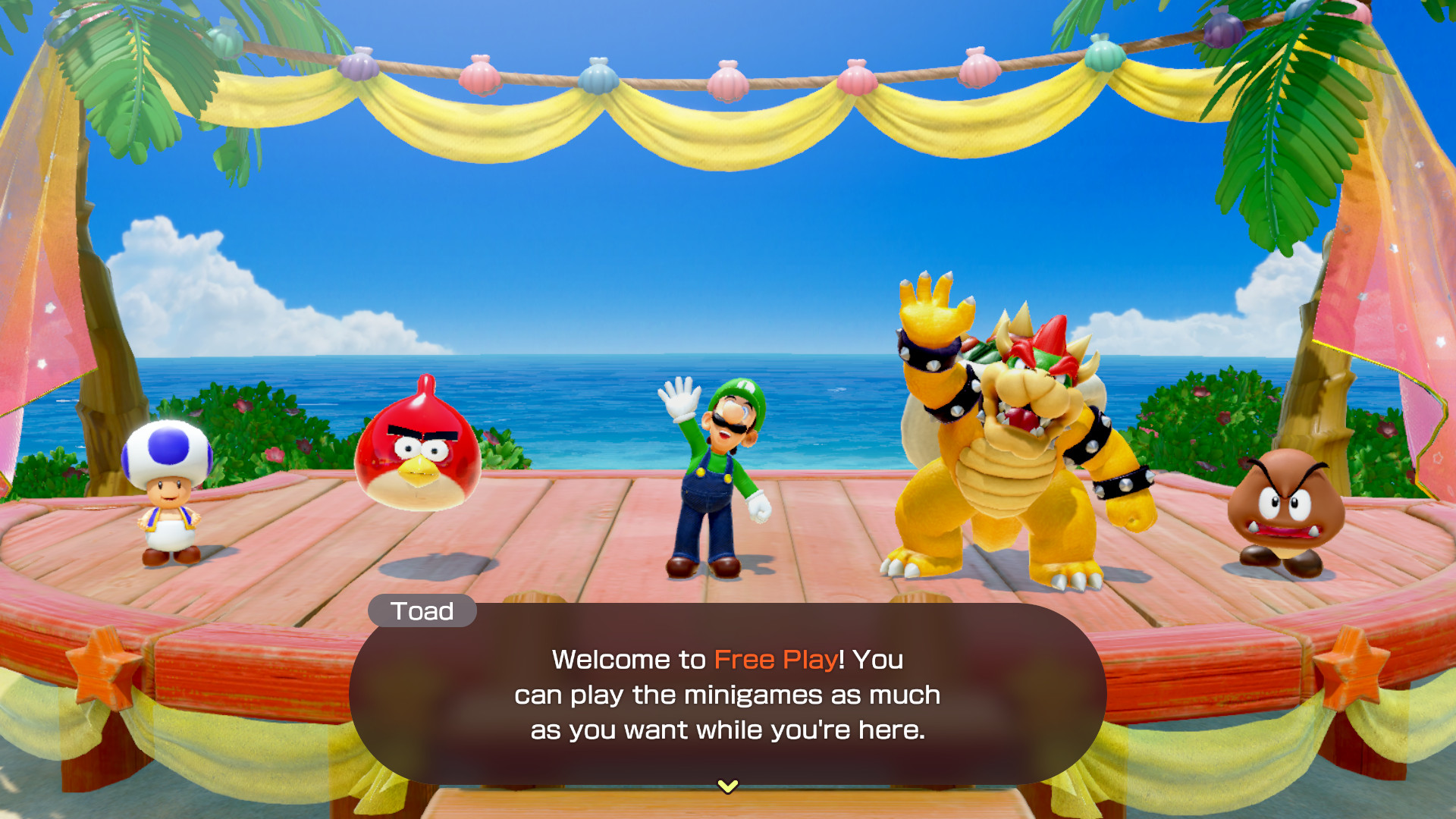1456x819 pixels.
Task: Click the purple shell ornament on the rope
Action: [x=359, y=67]
